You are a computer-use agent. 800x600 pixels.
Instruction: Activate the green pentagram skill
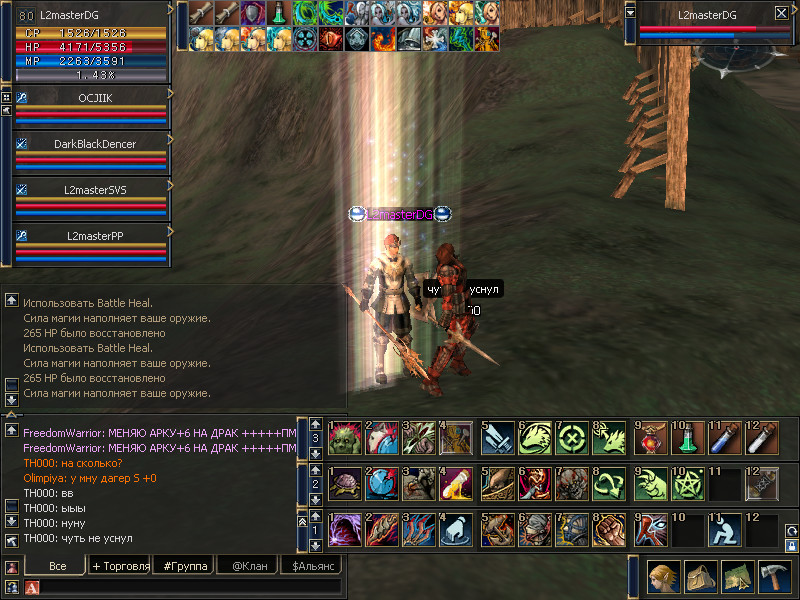687,482
